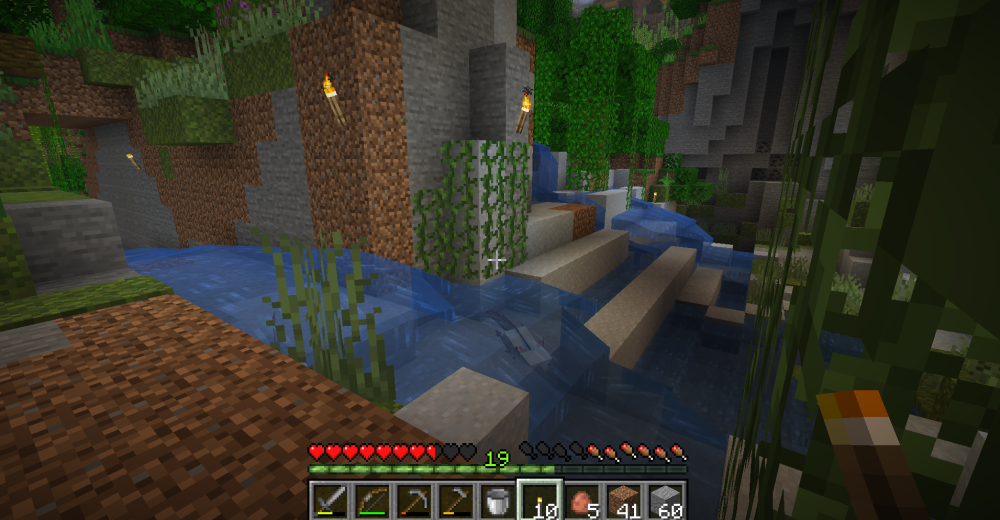Select the torch stack of 10
1000x520 pixels.
(x=537, y=499)
